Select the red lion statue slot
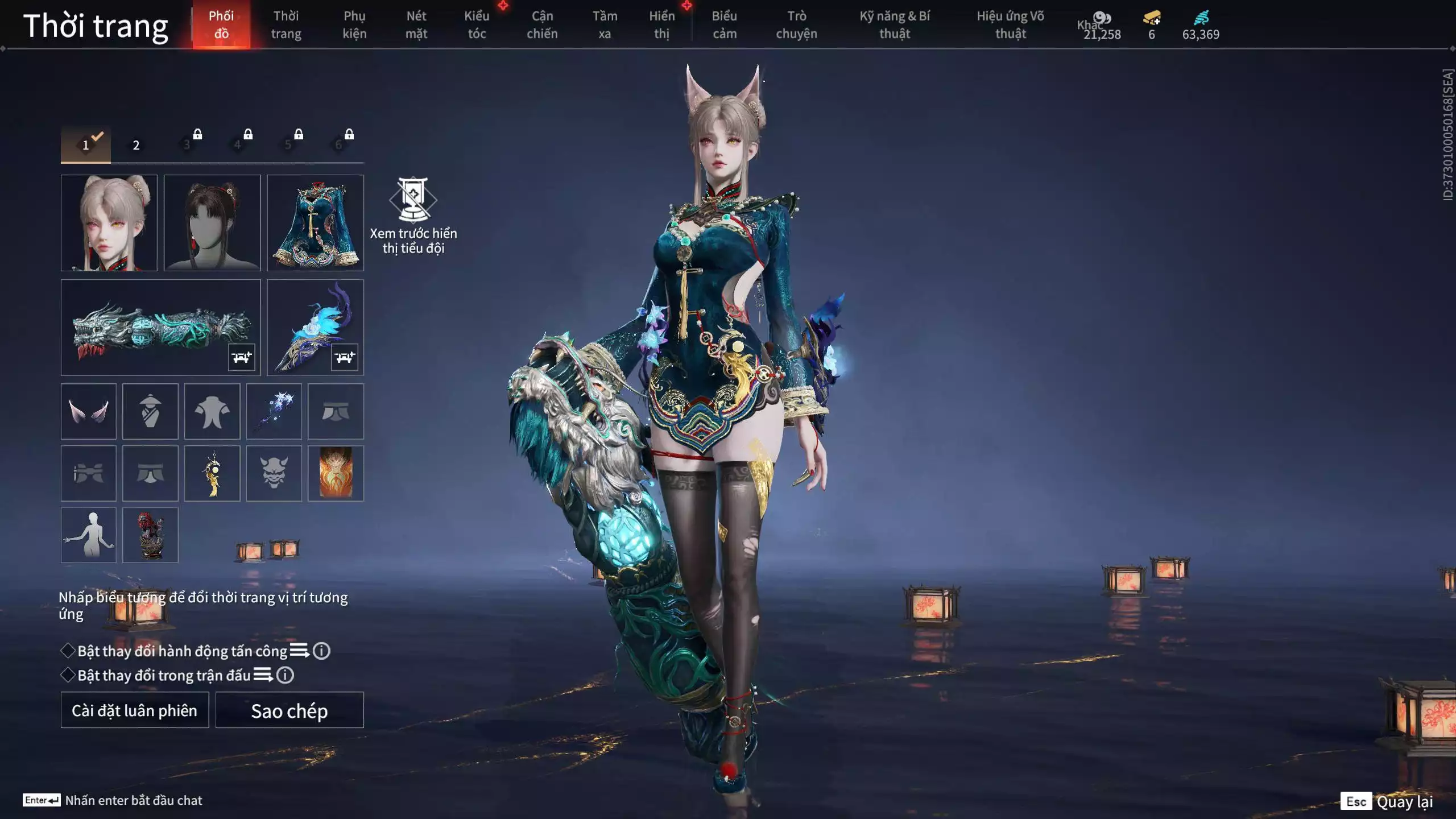The width and height of the screenshot is (1456, 819). (150, 535)
